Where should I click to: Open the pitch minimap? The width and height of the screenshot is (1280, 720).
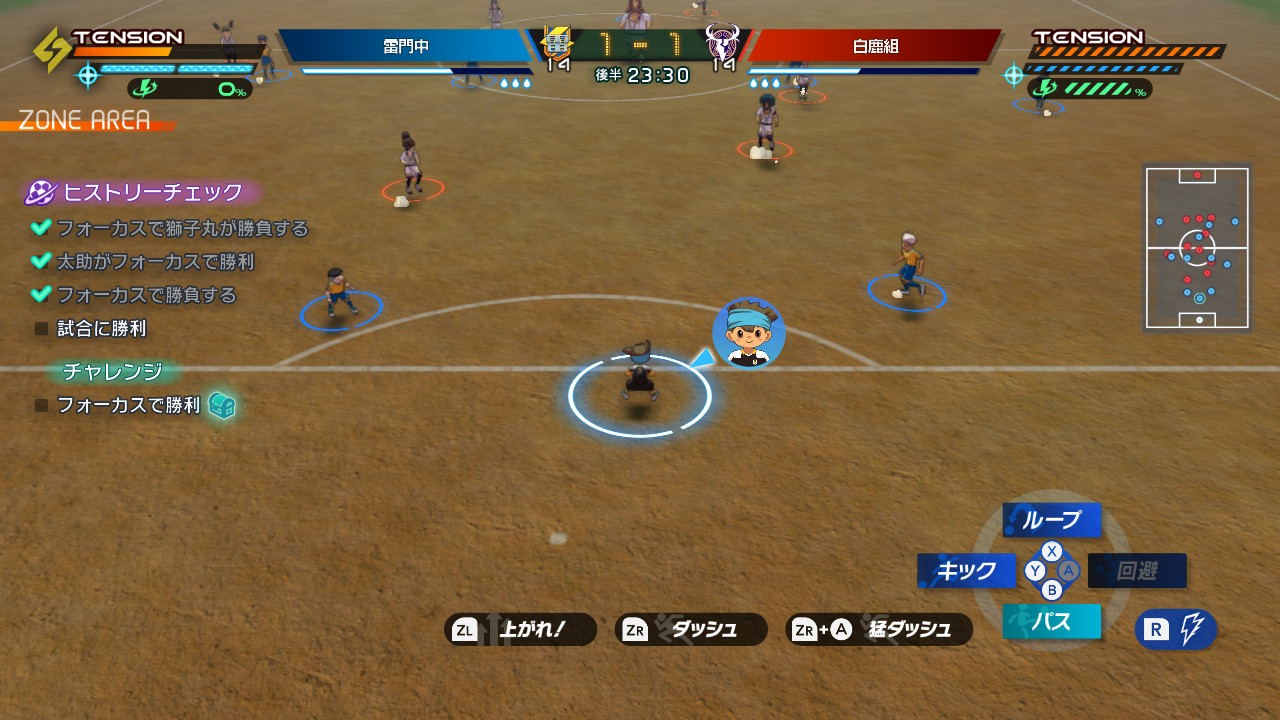click(x=1197, y=248)
